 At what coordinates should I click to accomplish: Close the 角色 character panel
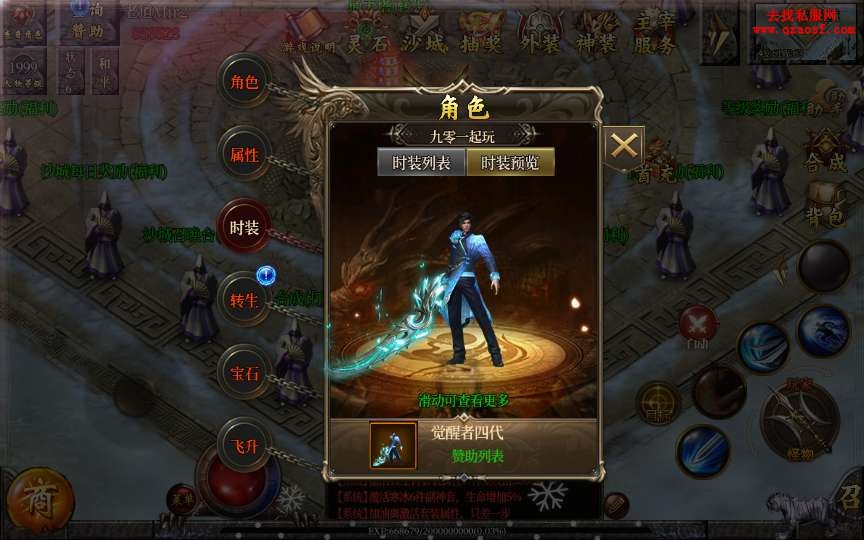tap(624, 146)
